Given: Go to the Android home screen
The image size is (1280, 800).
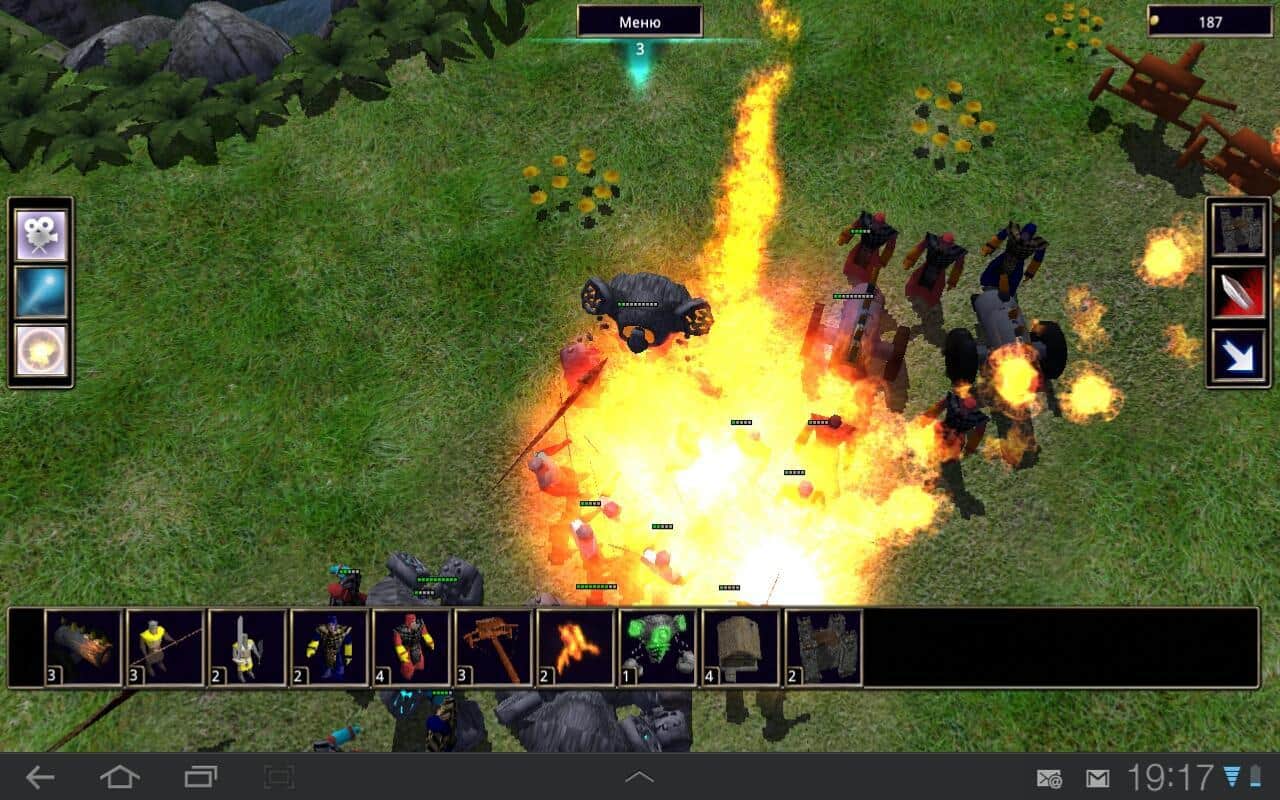Looking at the screenshot, I should (120, 777).
